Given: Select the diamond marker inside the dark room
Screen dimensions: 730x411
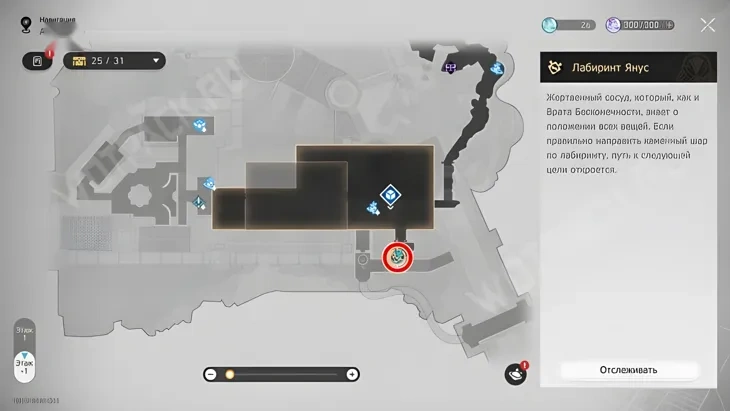Looking at the screenshot, I should 390,195.
